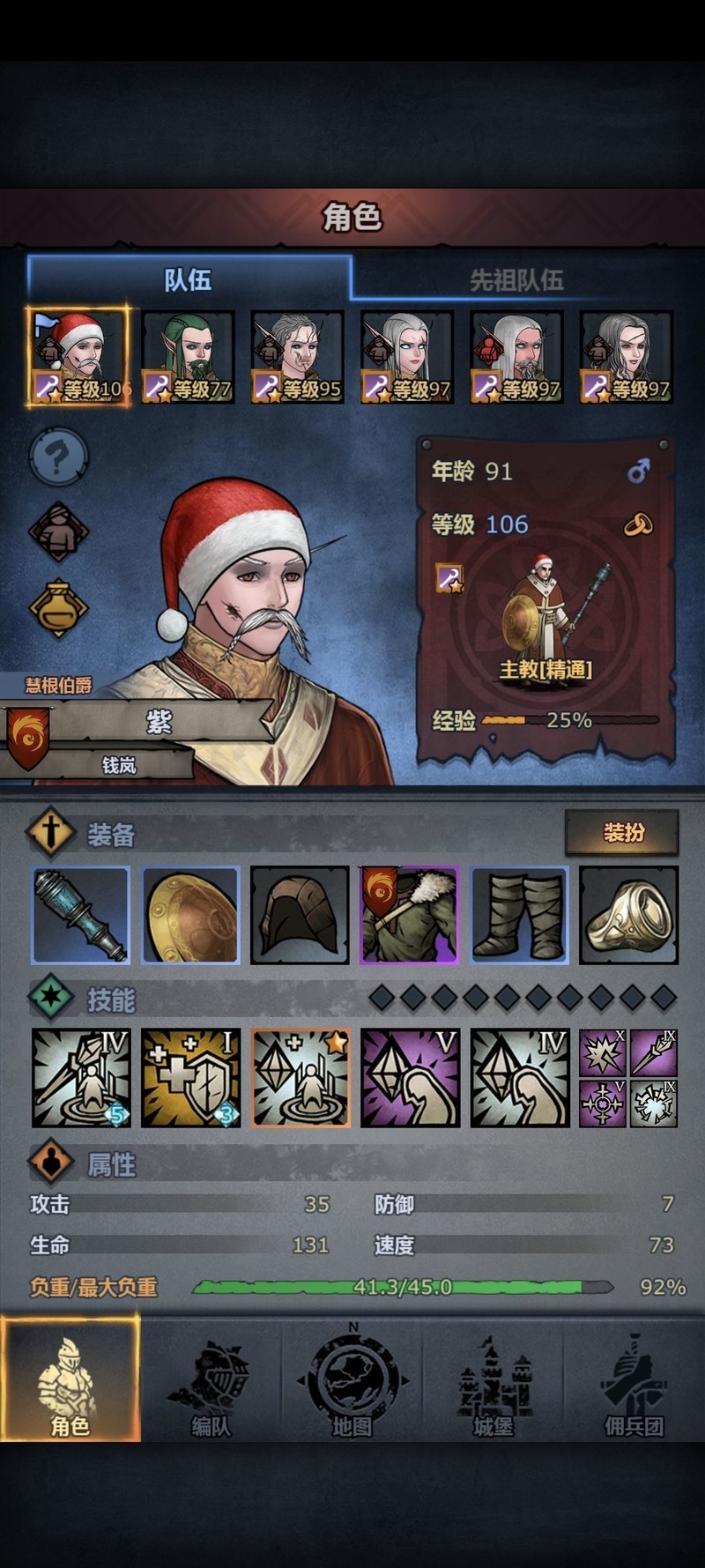View the purple fur-collared armor slot
705x1568 pixels.
pyautogui.click(x=409, y=915)
